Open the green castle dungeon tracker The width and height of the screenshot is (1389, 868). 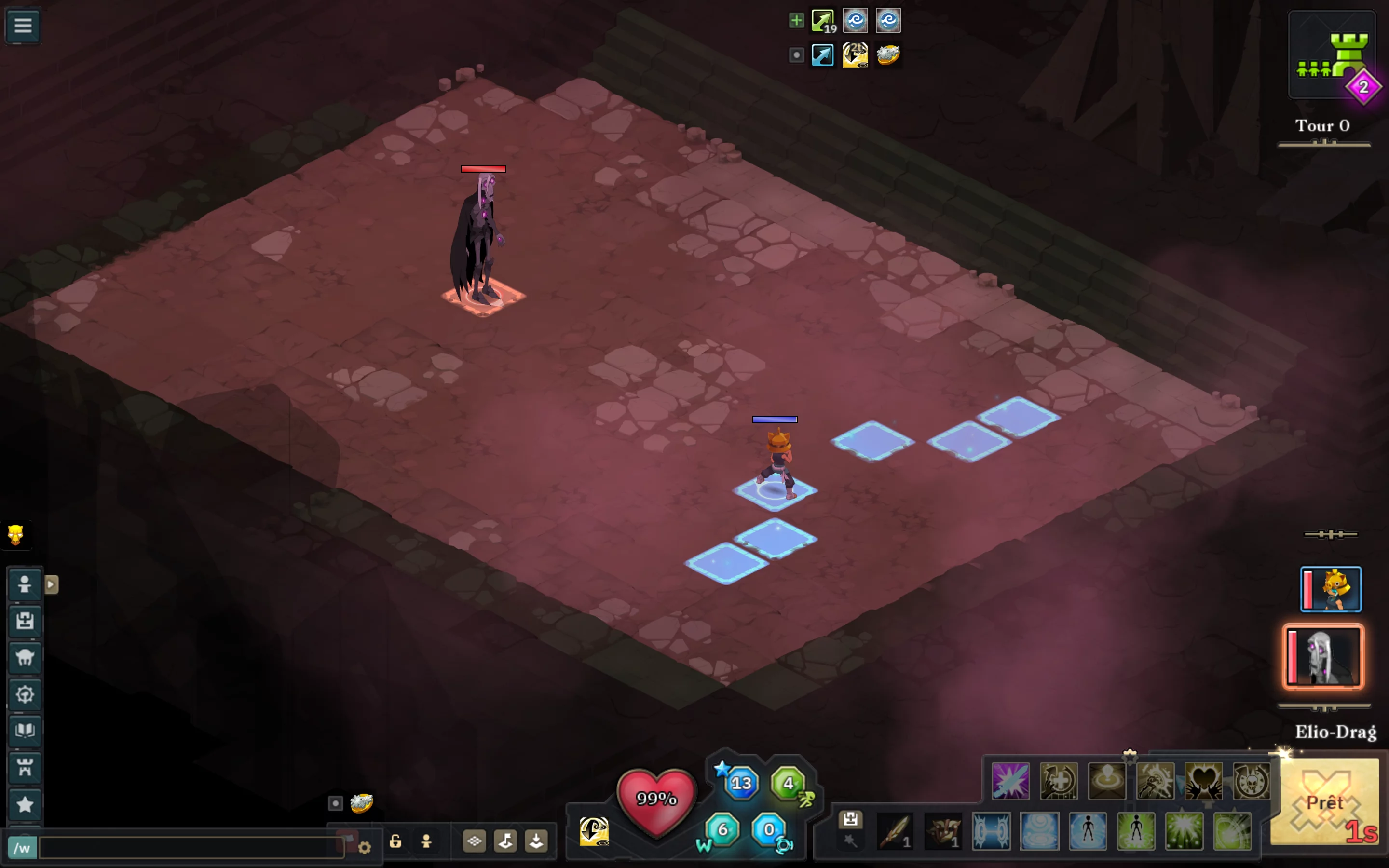[1332, 55]
